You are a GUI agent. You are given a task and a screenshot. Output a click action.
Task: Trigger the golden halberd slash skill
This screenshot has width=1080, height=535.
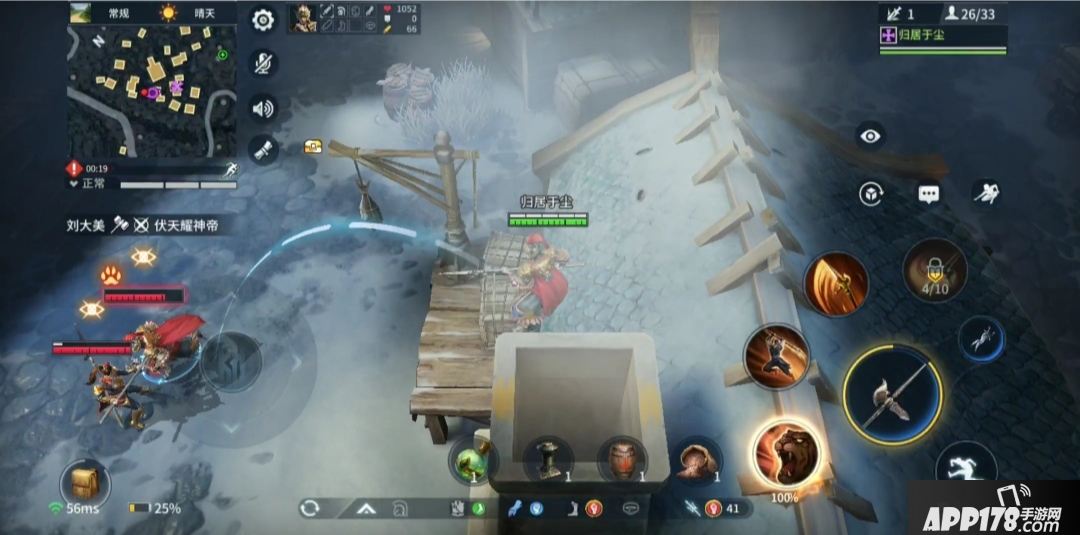point(836,284)
